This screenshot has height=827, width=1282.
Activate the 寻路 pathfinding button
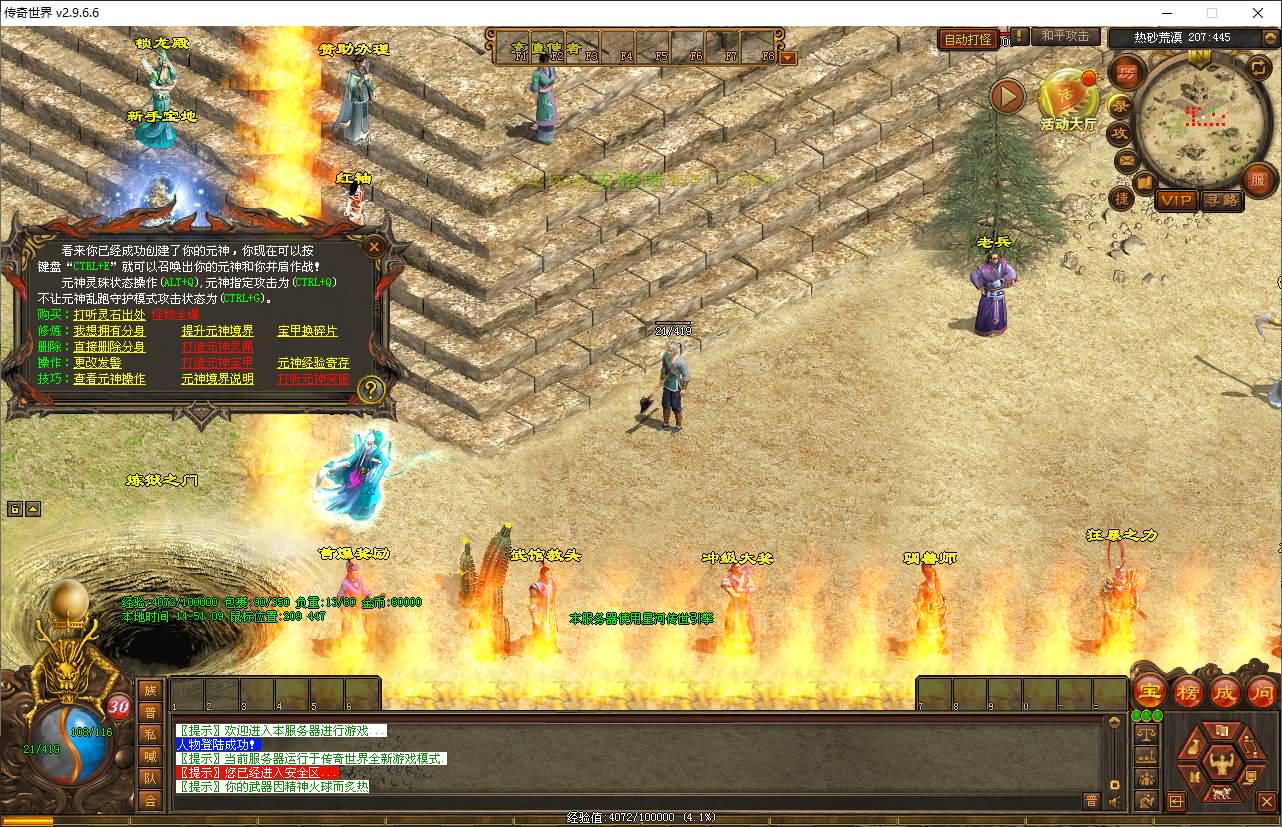pos(1221,200)
